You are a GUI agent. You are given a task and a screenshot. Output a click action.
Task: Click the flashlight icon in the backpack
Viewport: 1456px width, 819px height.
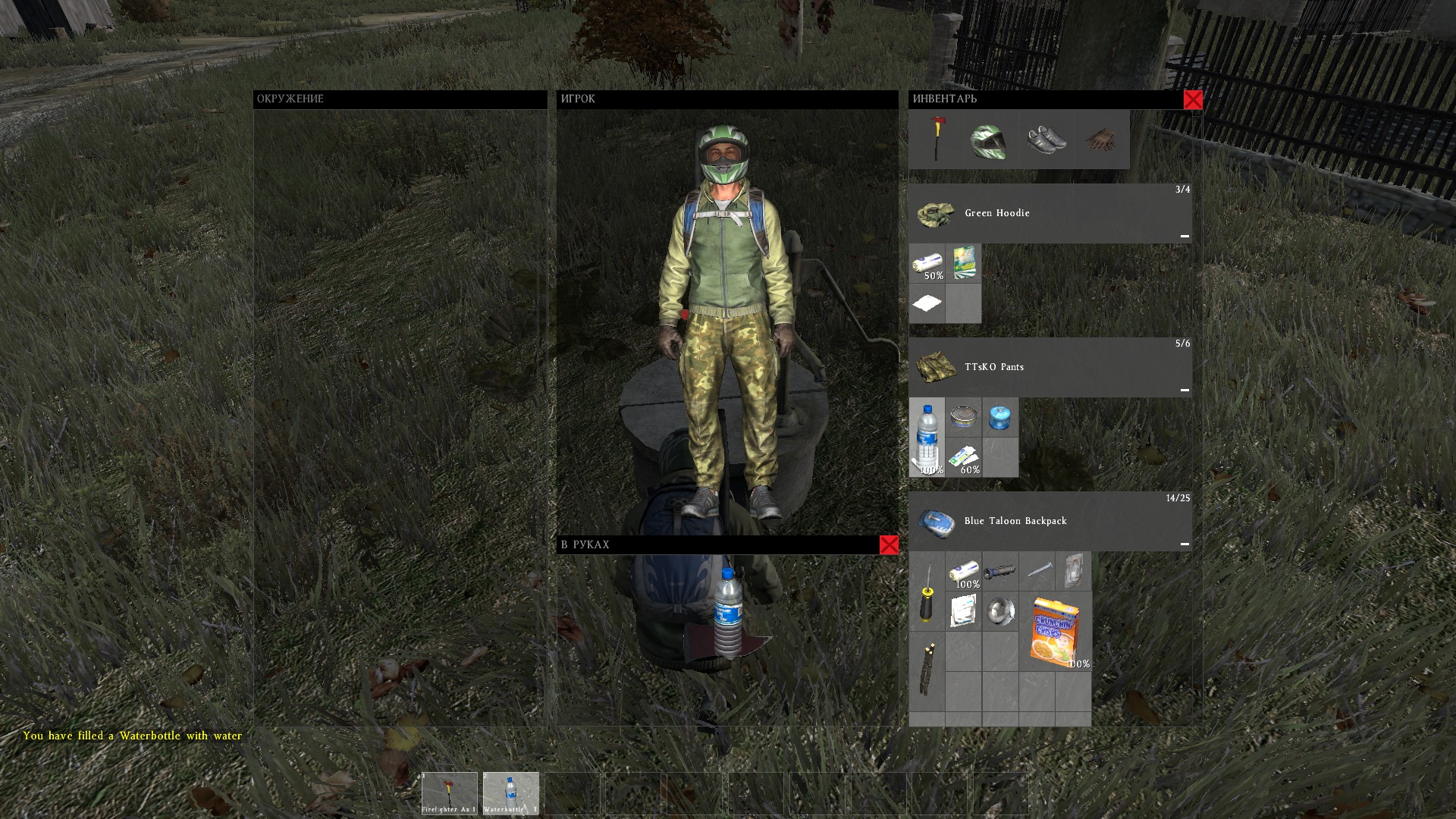pos(999,571)
